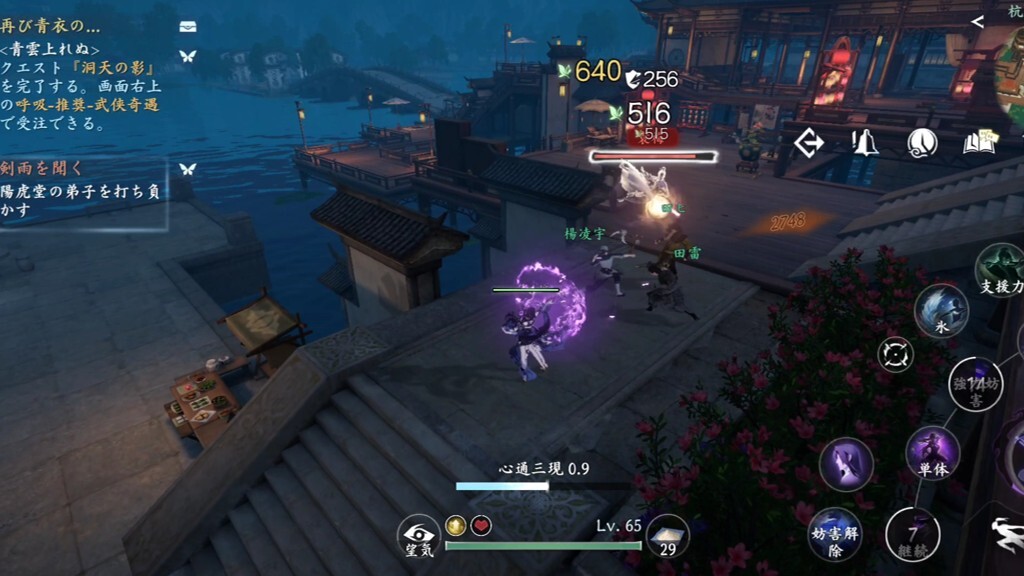Screen dimensions: 1024x576
Task: Open the swirl emblem menu icon
Action: (x=922, y=143)
